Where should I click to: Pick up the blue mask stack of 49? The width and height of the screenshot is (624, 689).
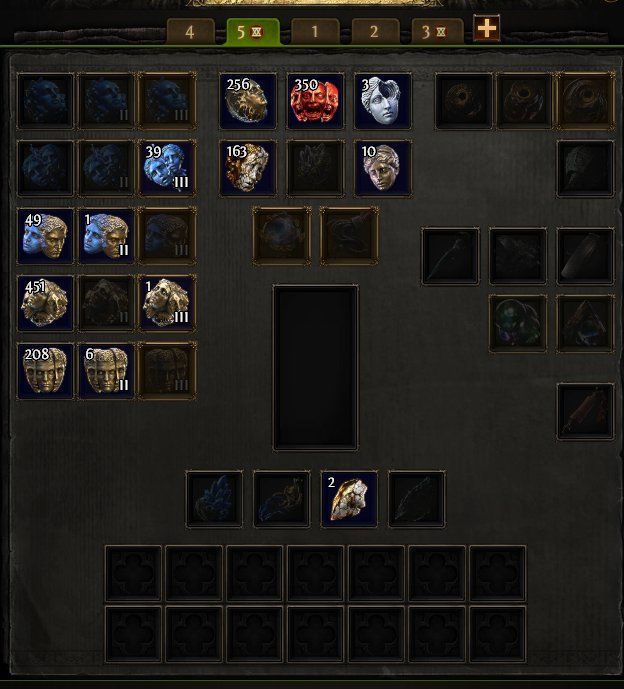point(46,235)
